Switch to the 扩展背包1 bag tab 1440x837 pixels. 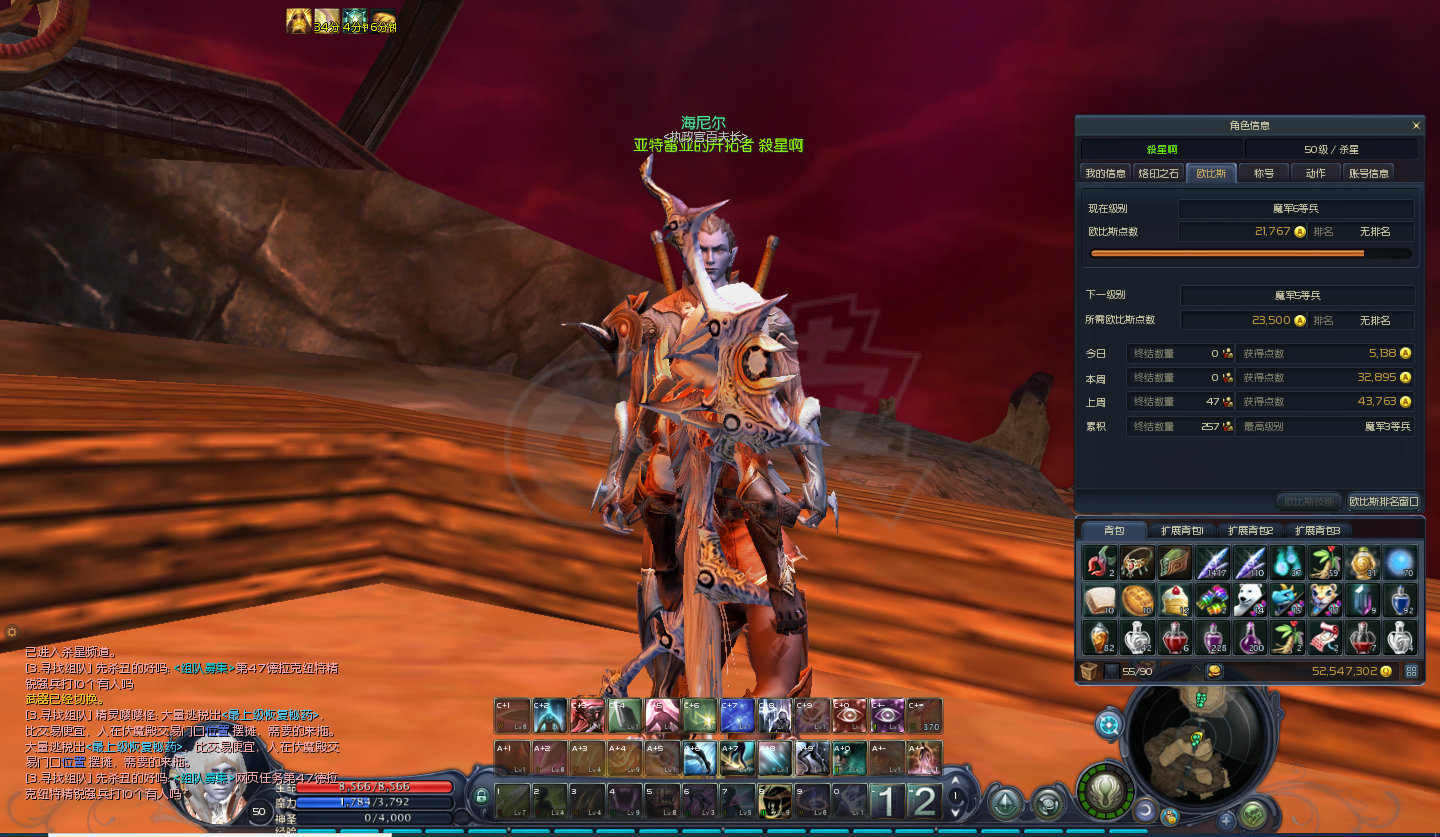[x=1182, y=530]
